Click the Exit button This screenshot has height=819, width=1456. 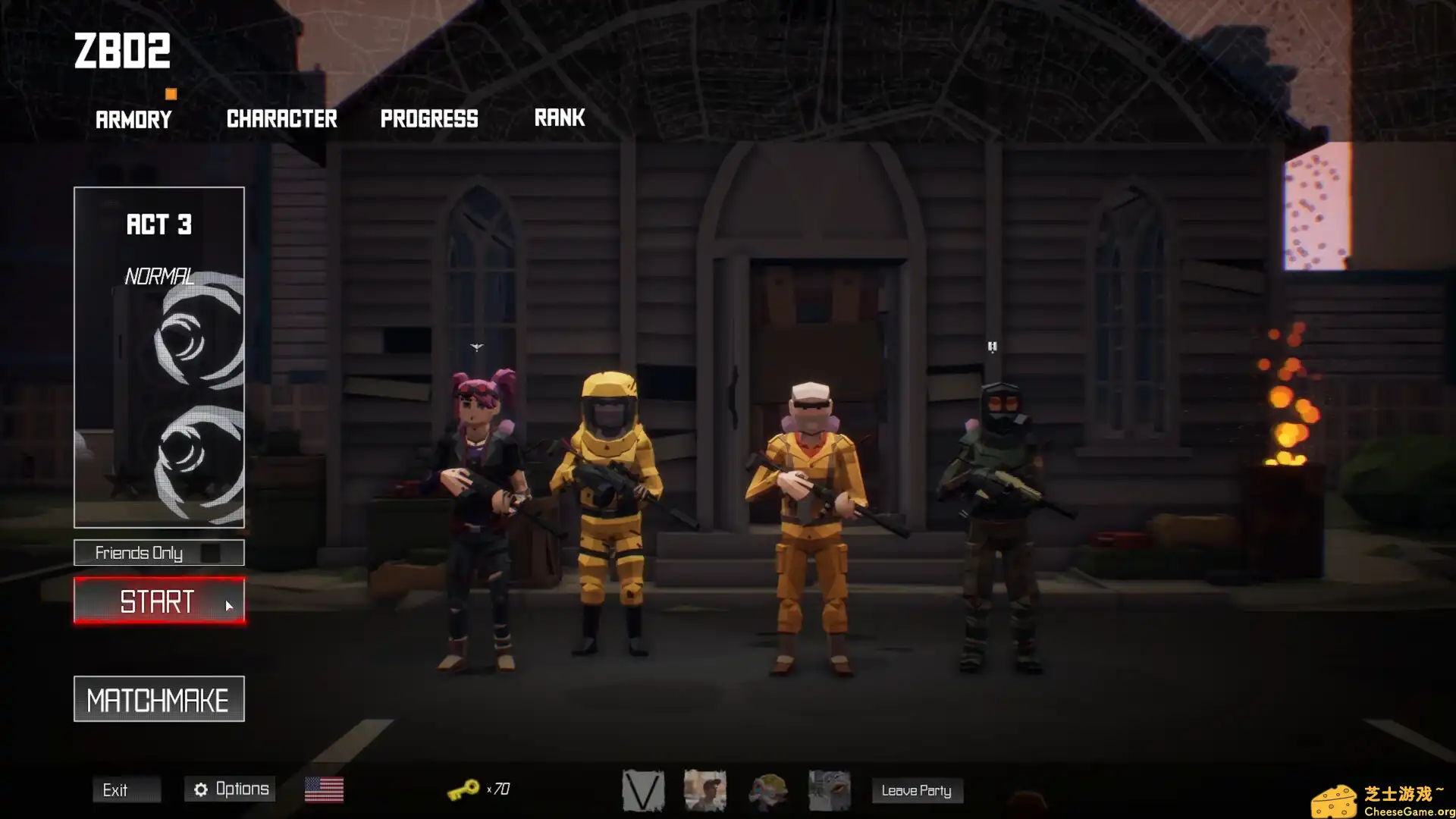coord(127,789)
